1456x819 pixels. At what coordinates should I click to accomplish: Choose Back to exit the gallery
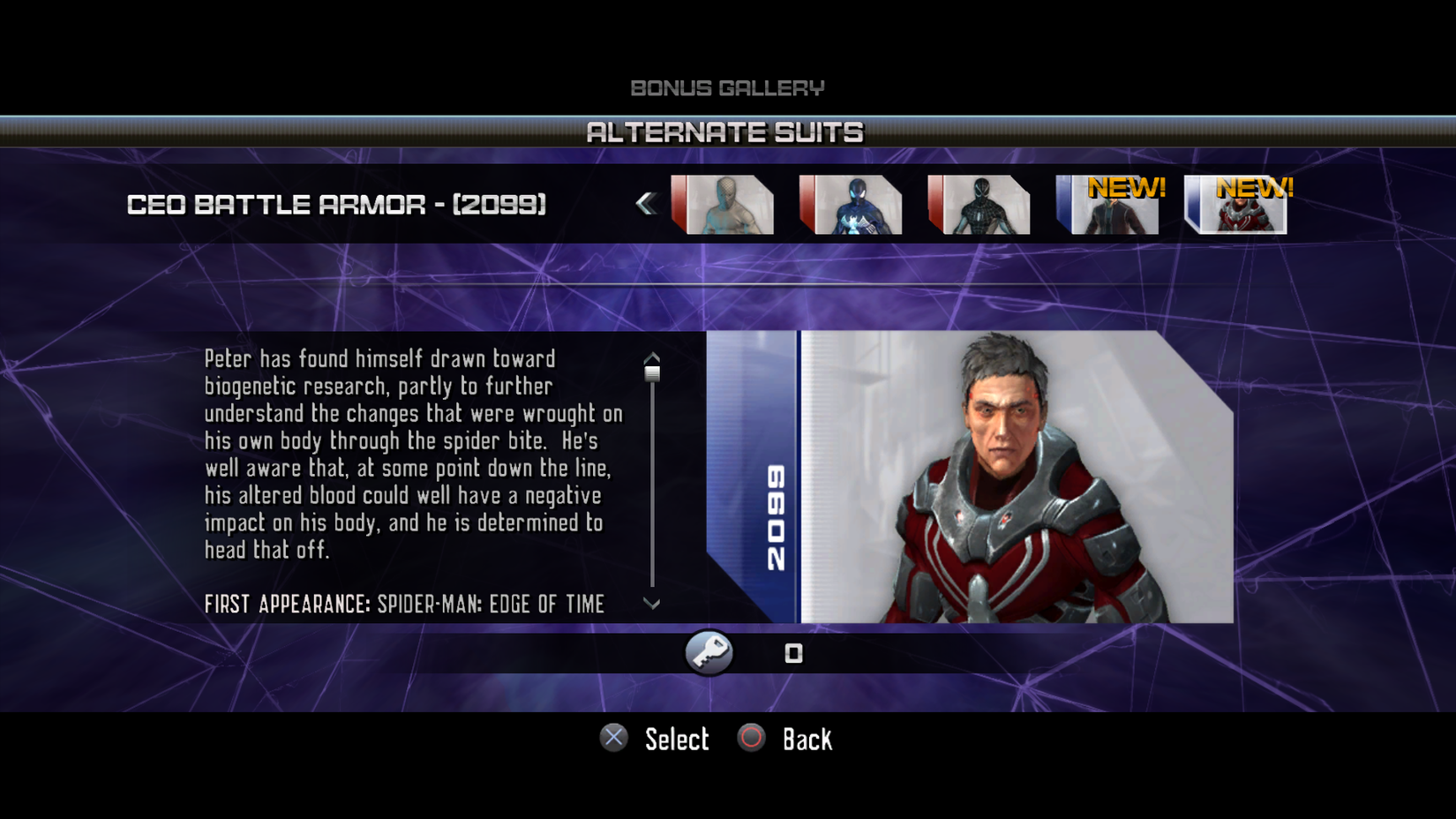click(807, 739)
